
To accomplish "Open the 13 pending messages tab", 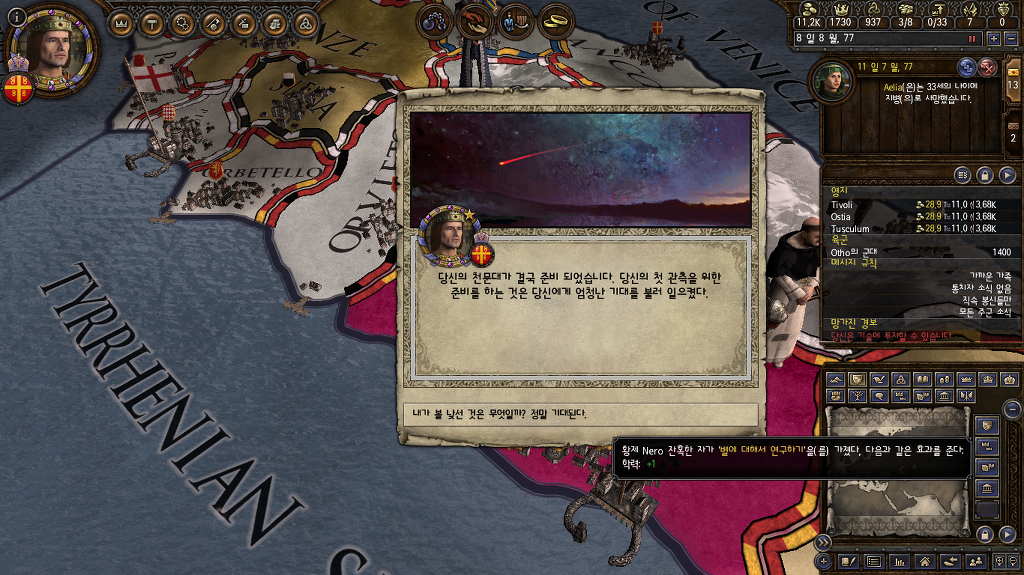I will click(1012, 82).
